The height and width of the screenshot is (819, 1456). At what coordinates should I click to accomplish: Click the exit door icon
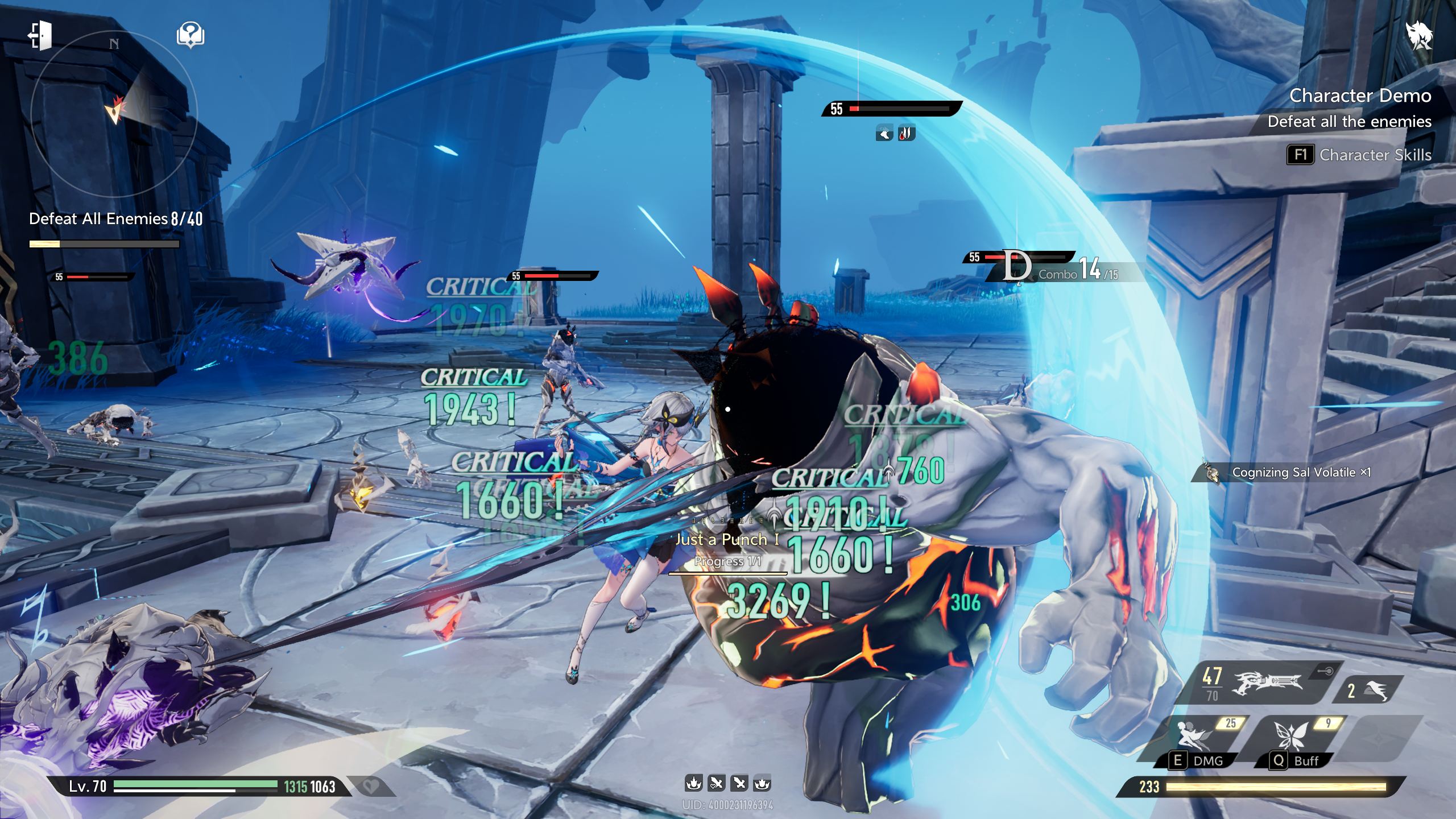pos(40,35)
